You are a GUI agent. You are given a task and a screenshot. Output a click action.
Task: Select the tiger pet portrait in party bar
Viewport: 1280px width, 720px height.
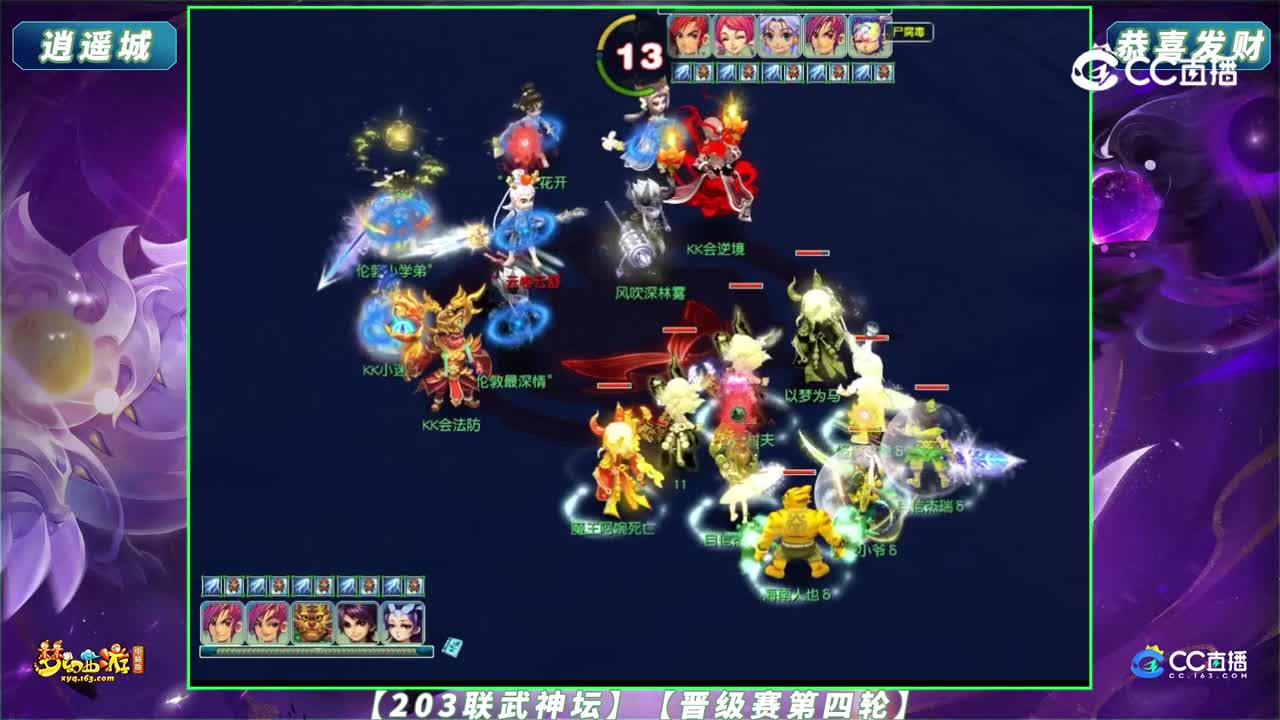(311, 623)
